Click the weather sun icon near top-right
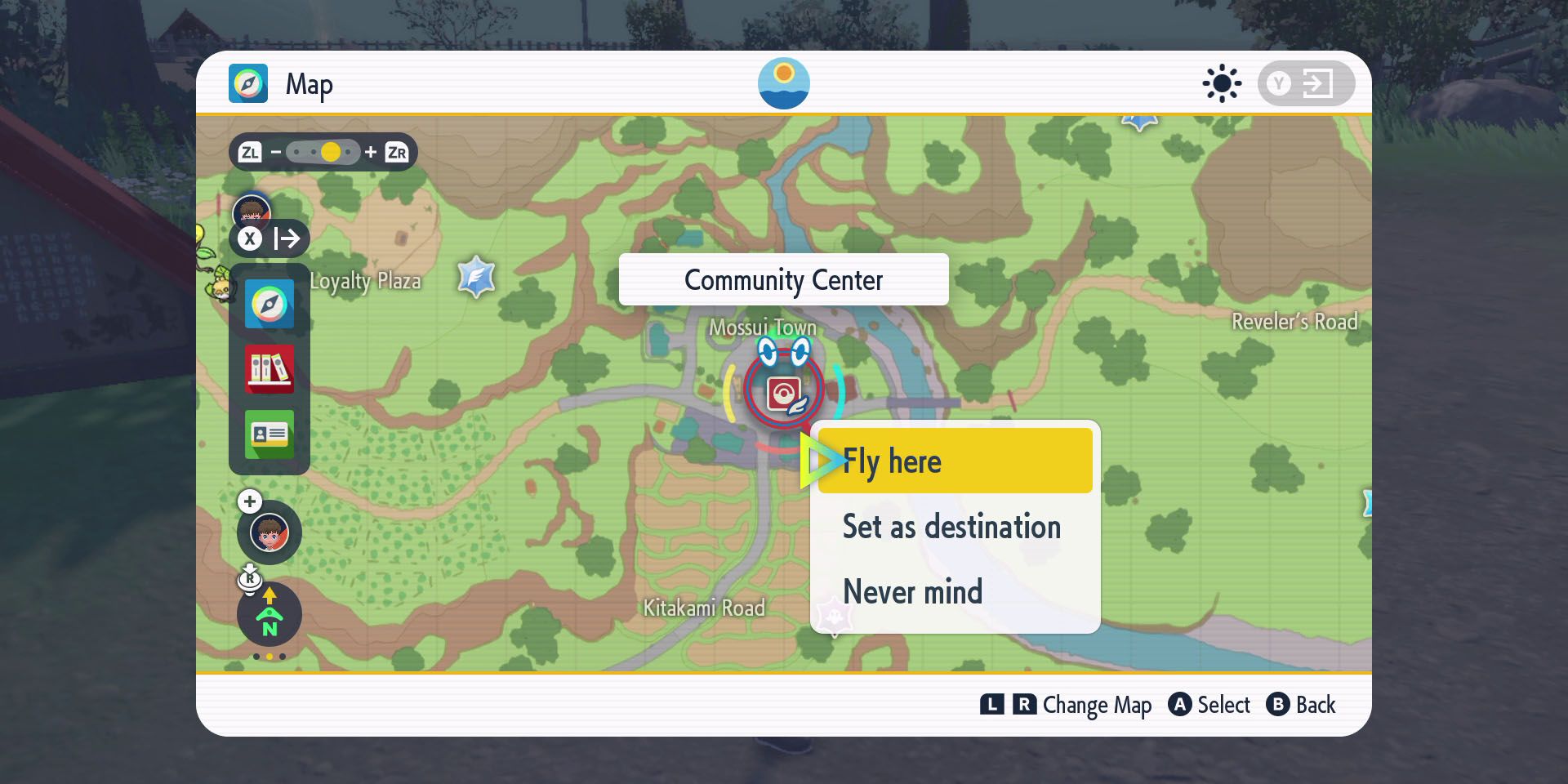The width and height of the screenshot is (1568, 784). click(1222, 82)
